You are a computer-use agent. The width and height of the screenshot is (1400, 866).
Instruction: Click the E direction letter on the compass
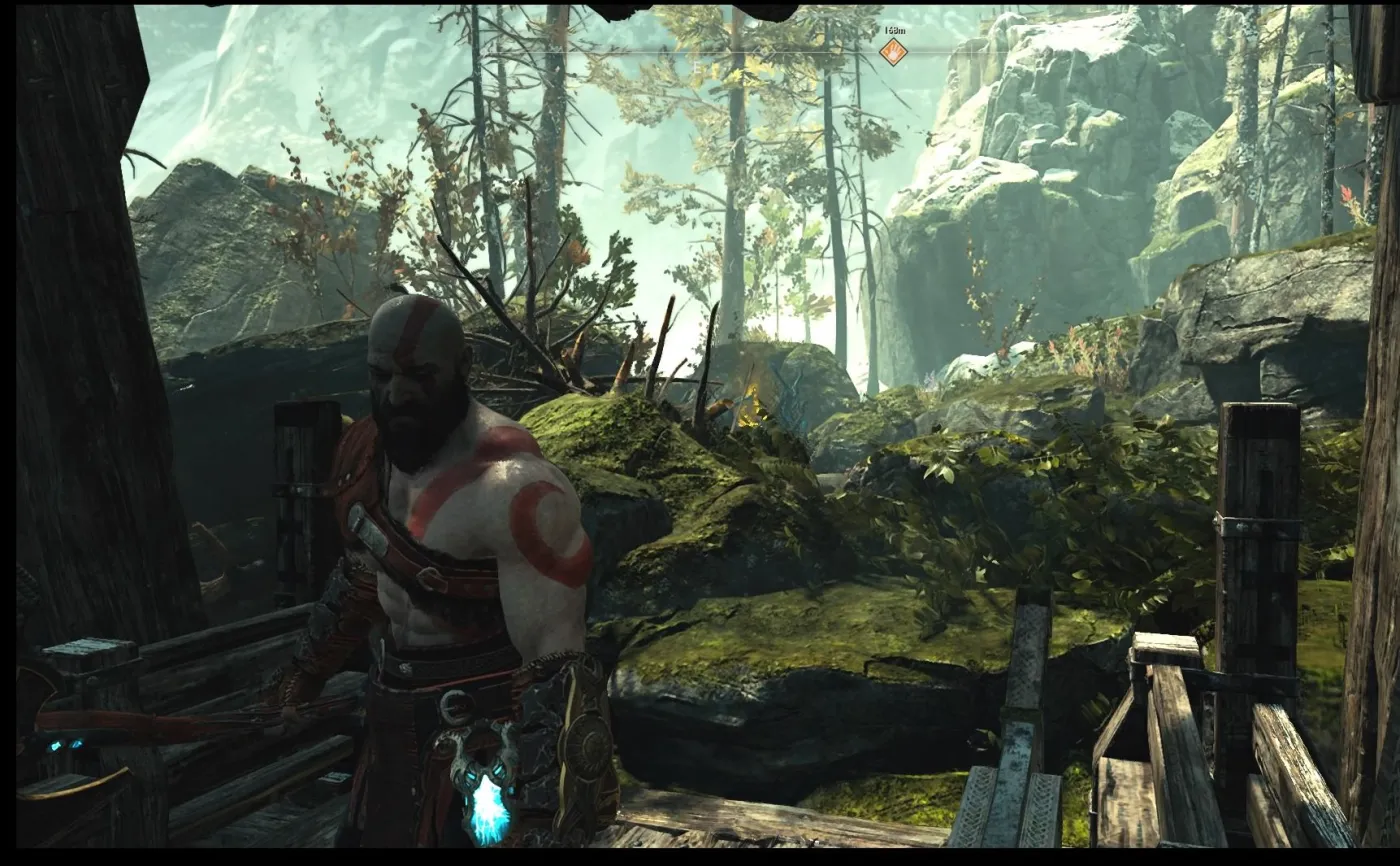pos(697,66)
